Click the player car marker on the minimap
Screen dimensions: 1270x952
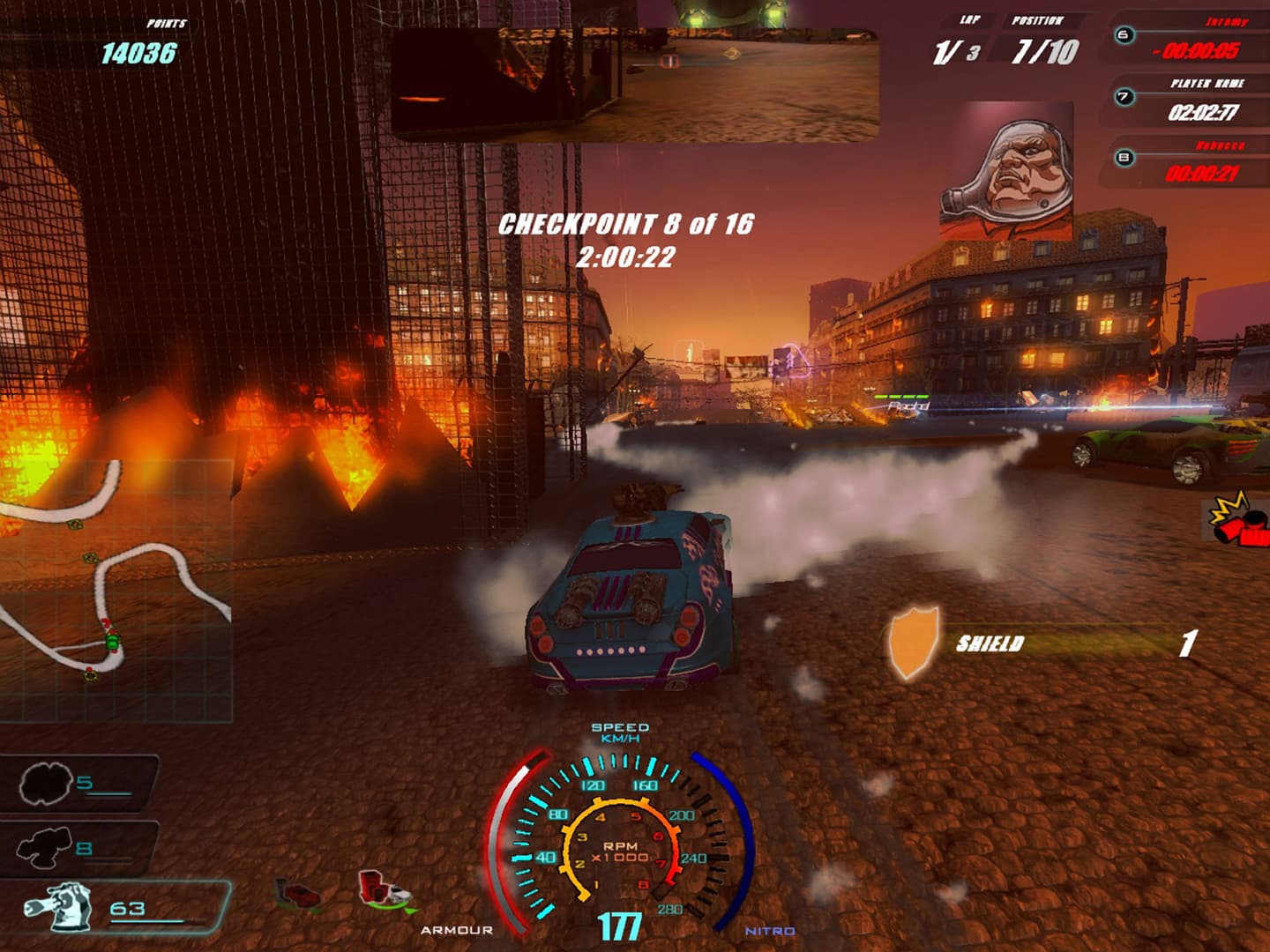click(x=113, y=641)
